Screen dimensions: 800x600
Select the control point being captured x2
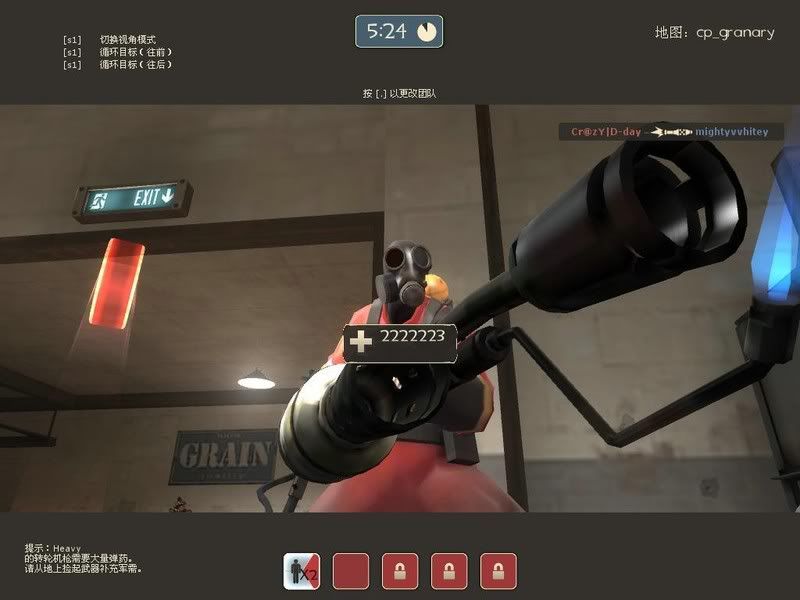pos(301,571)
